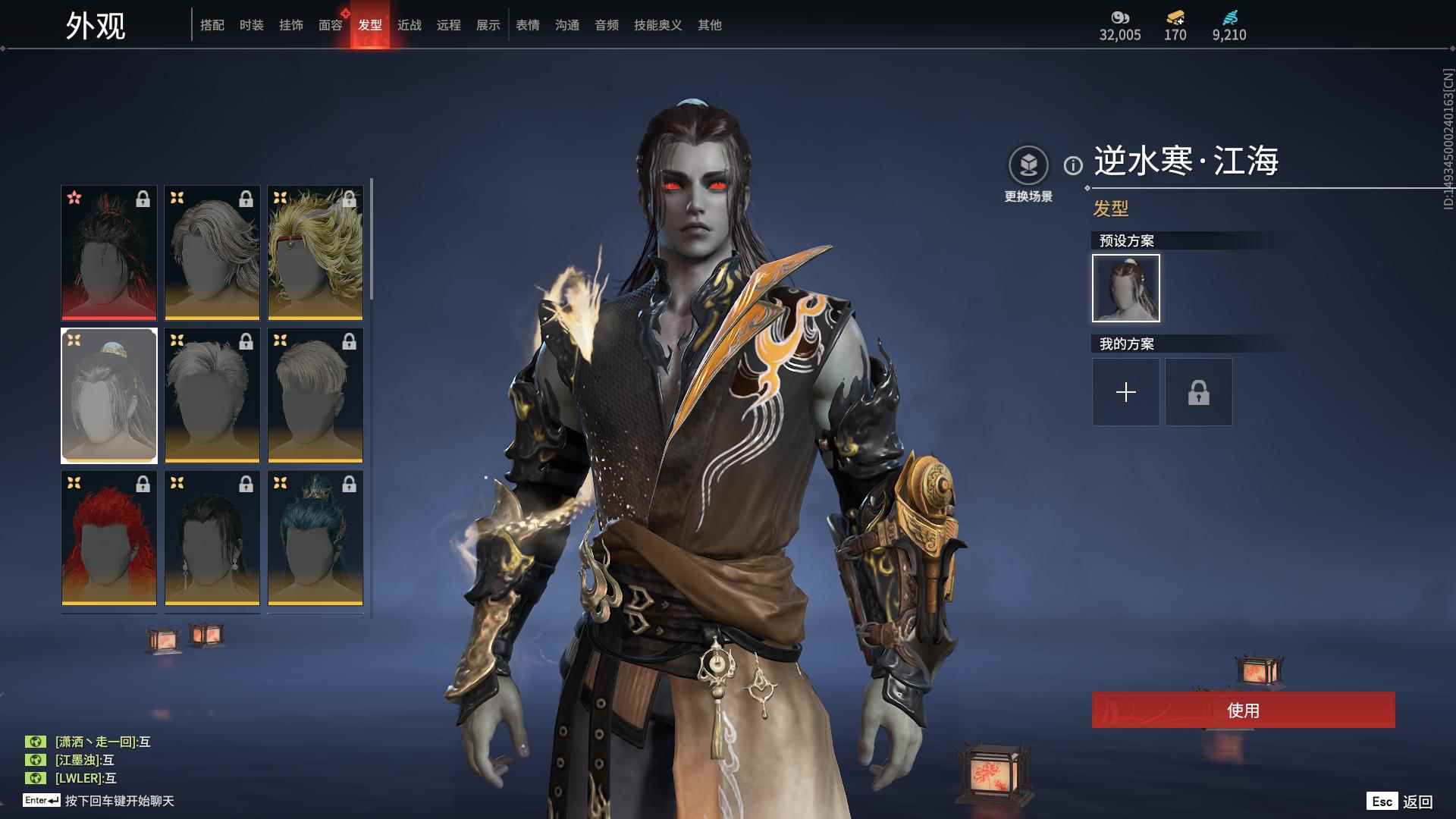Open the chat input box
This screenshot has height=819, width=1456.
coord(119,801)
